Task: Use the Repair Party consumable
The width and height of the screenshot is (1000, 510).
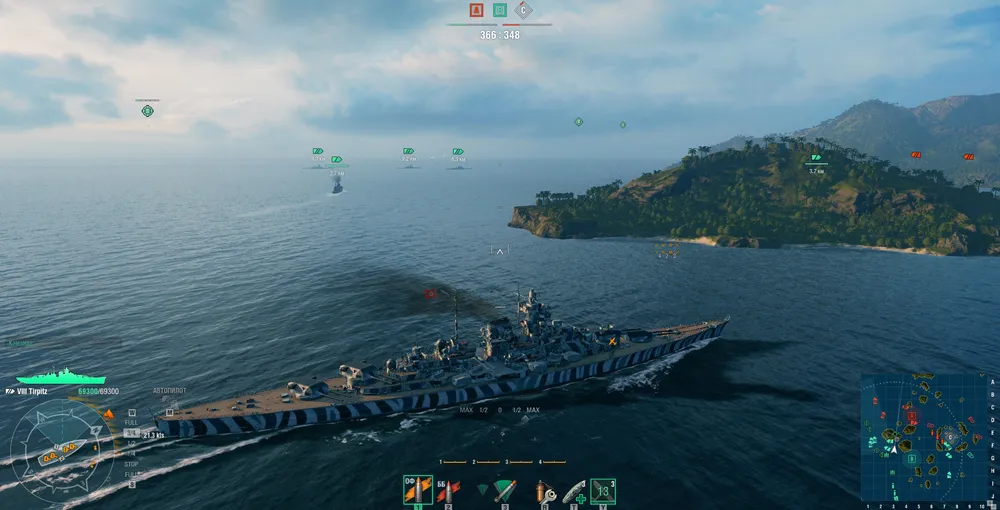Action: point(574,490)
